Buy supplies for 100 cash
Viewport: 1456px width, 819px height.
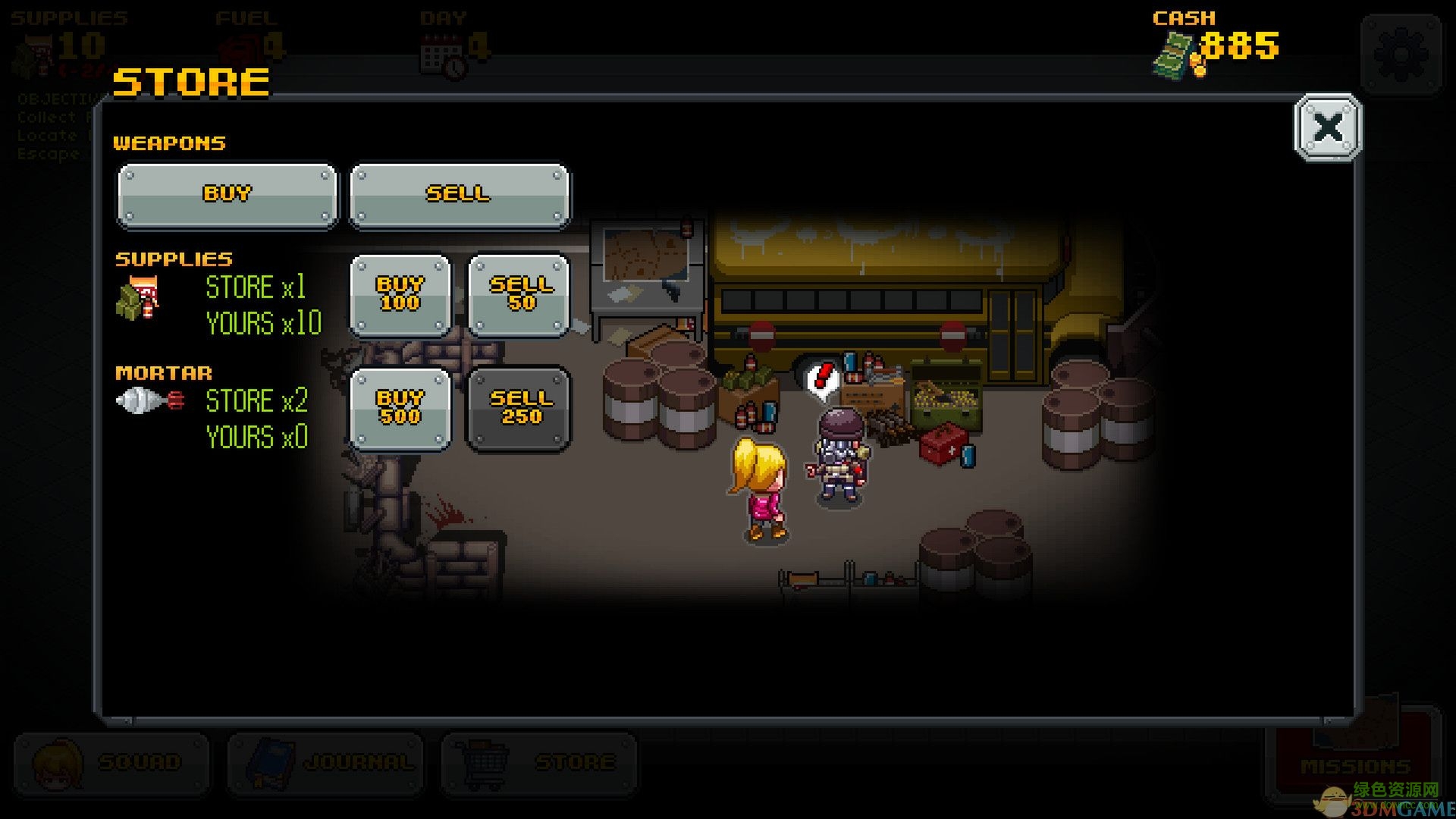tap(400, 294)
